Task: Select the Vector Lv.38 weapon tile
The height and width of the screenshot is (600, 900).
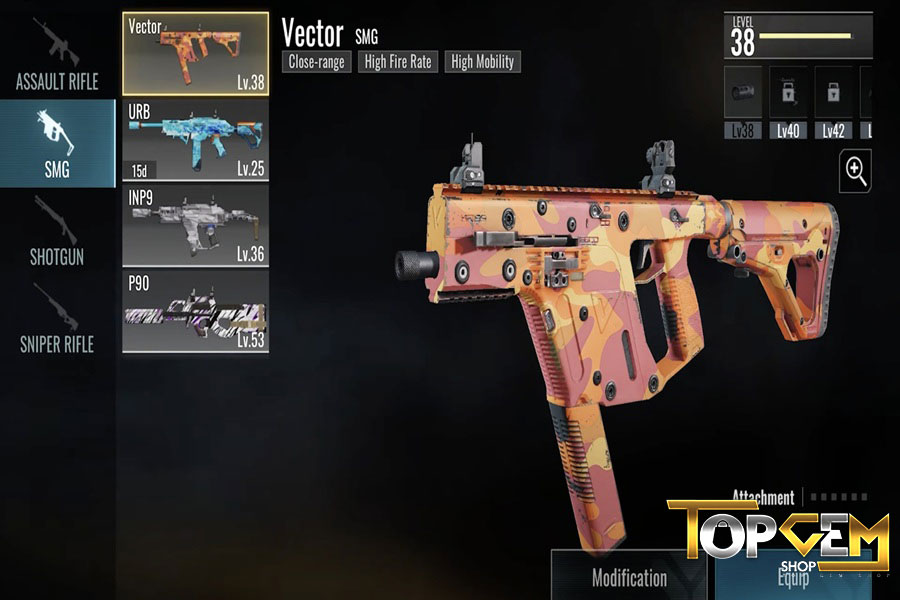Action: [x=195, y=54]
